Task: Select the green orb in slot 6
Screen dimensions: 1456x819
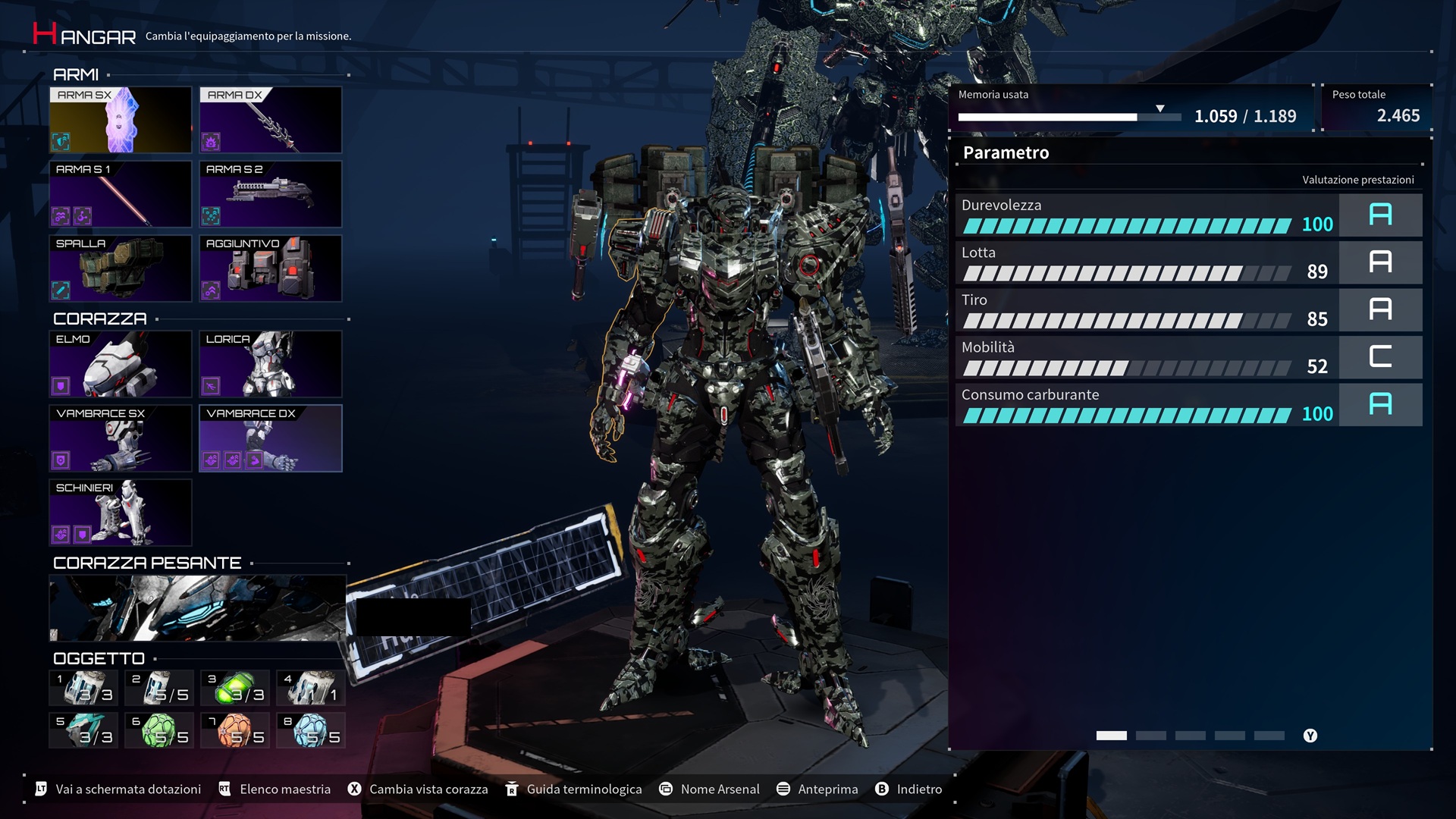Action: click(159, 730)
